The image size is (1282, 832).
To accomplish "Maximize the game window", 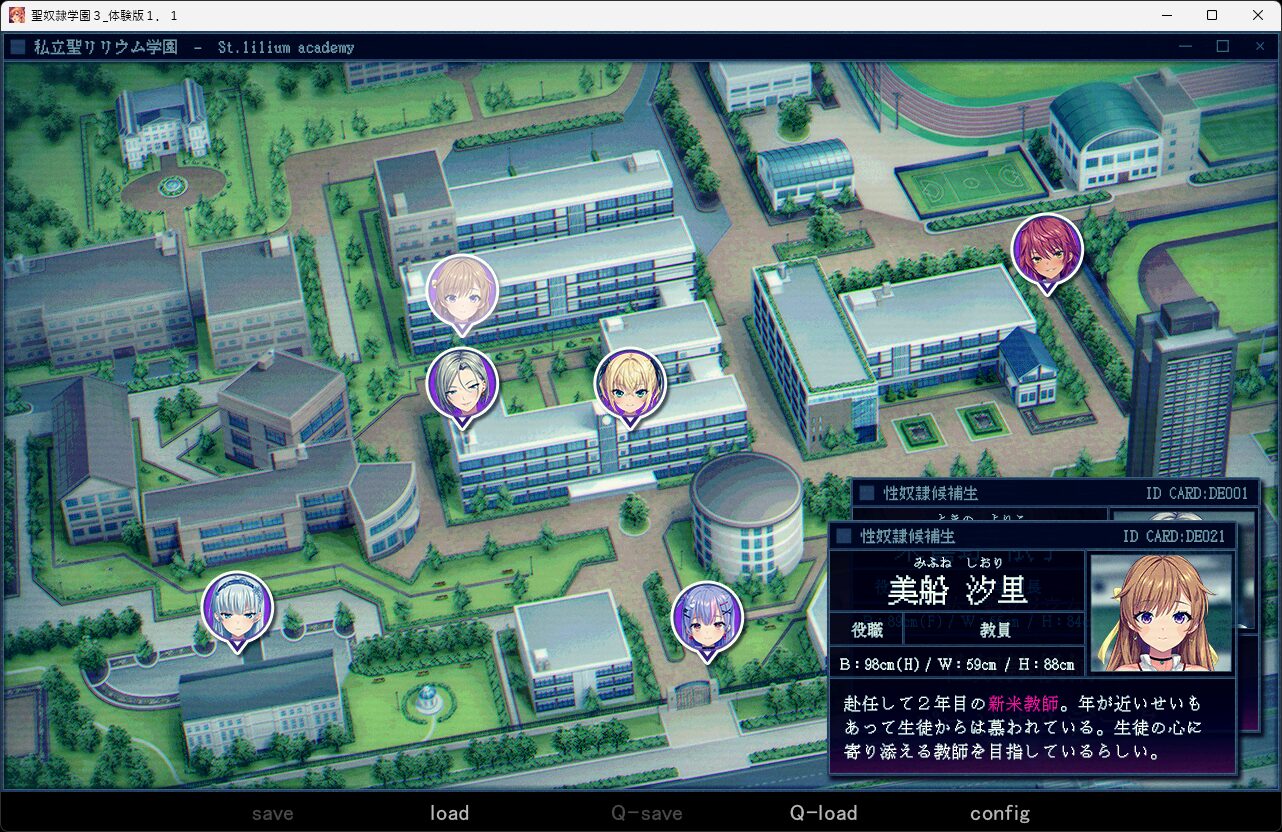I will pos(1212,15).
